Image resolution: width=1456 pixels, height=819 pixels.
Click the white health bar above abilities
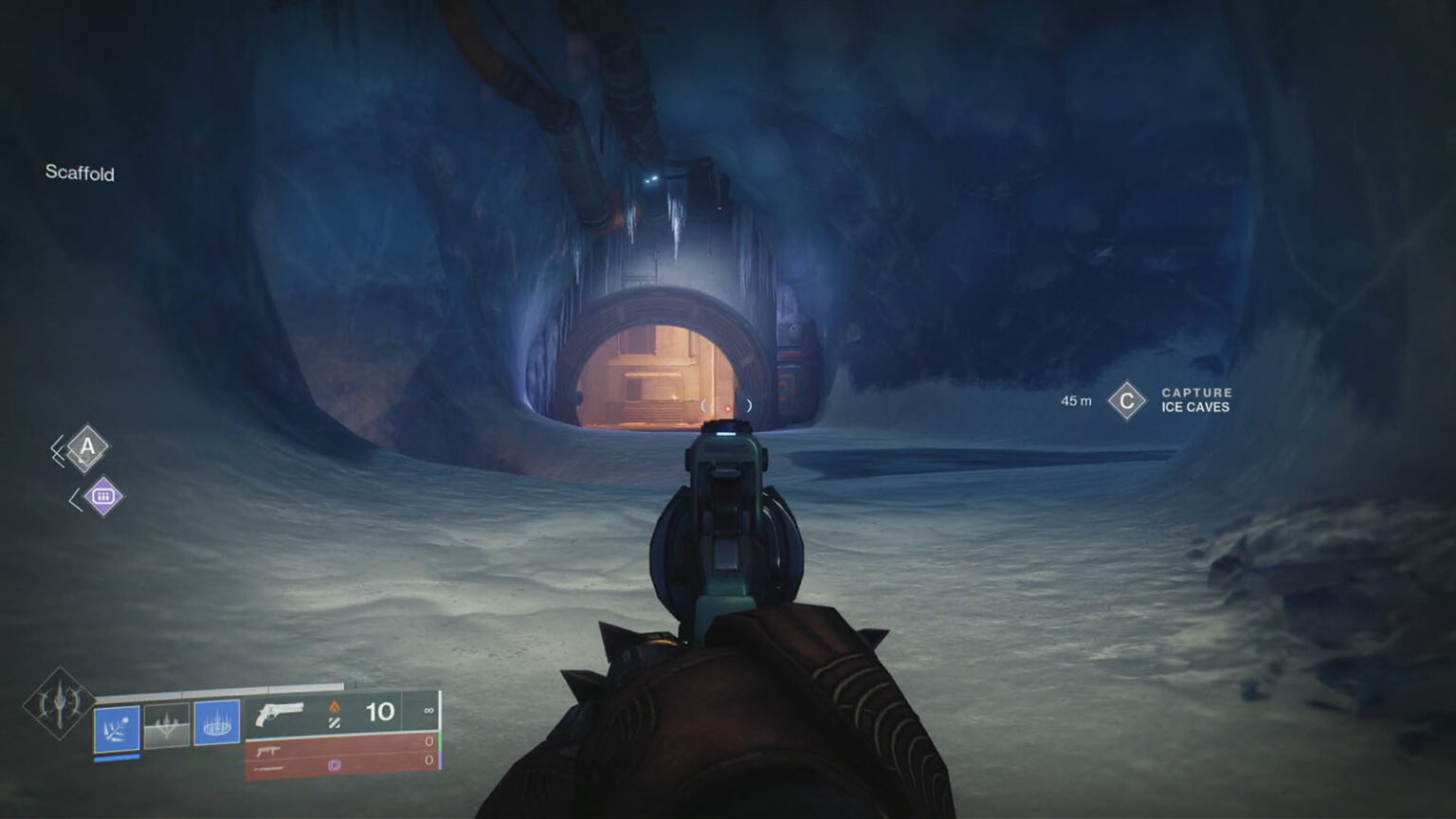point(218,689)
